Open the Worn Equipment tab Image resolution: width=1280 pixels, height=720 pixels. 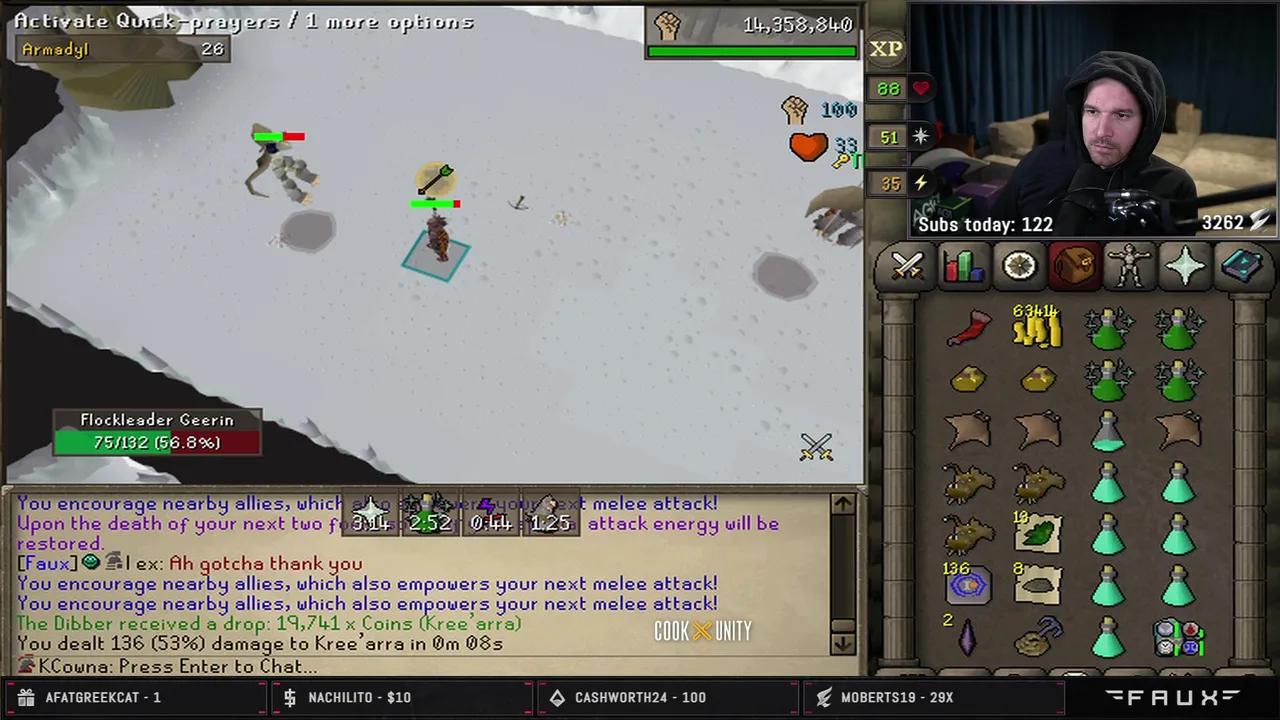click(x=1129, y=264)
